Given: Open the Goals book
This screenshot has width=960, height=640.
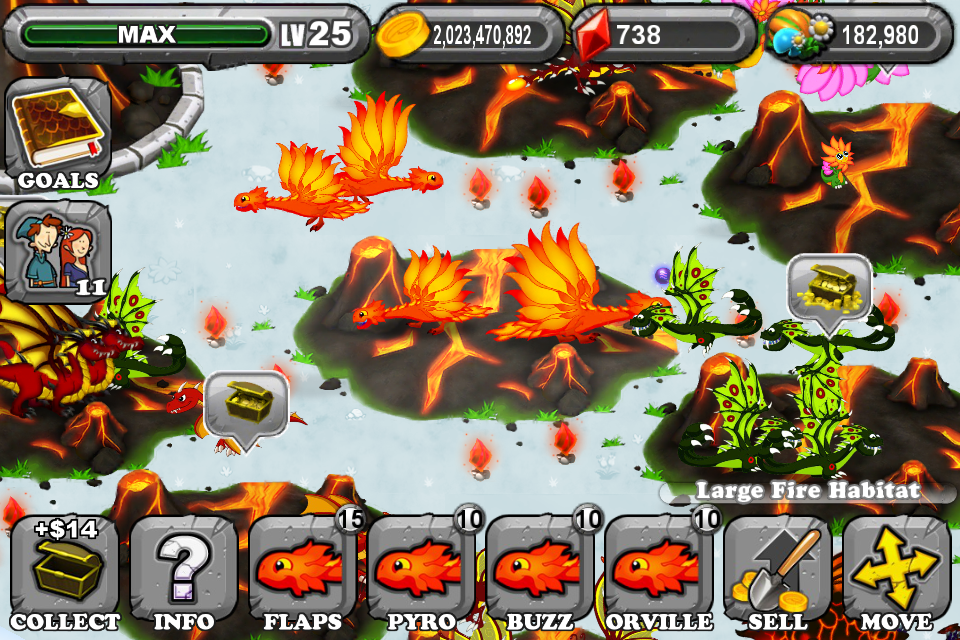Looking at the screenshot, I should pyautogui.click(x=57, y=133).
